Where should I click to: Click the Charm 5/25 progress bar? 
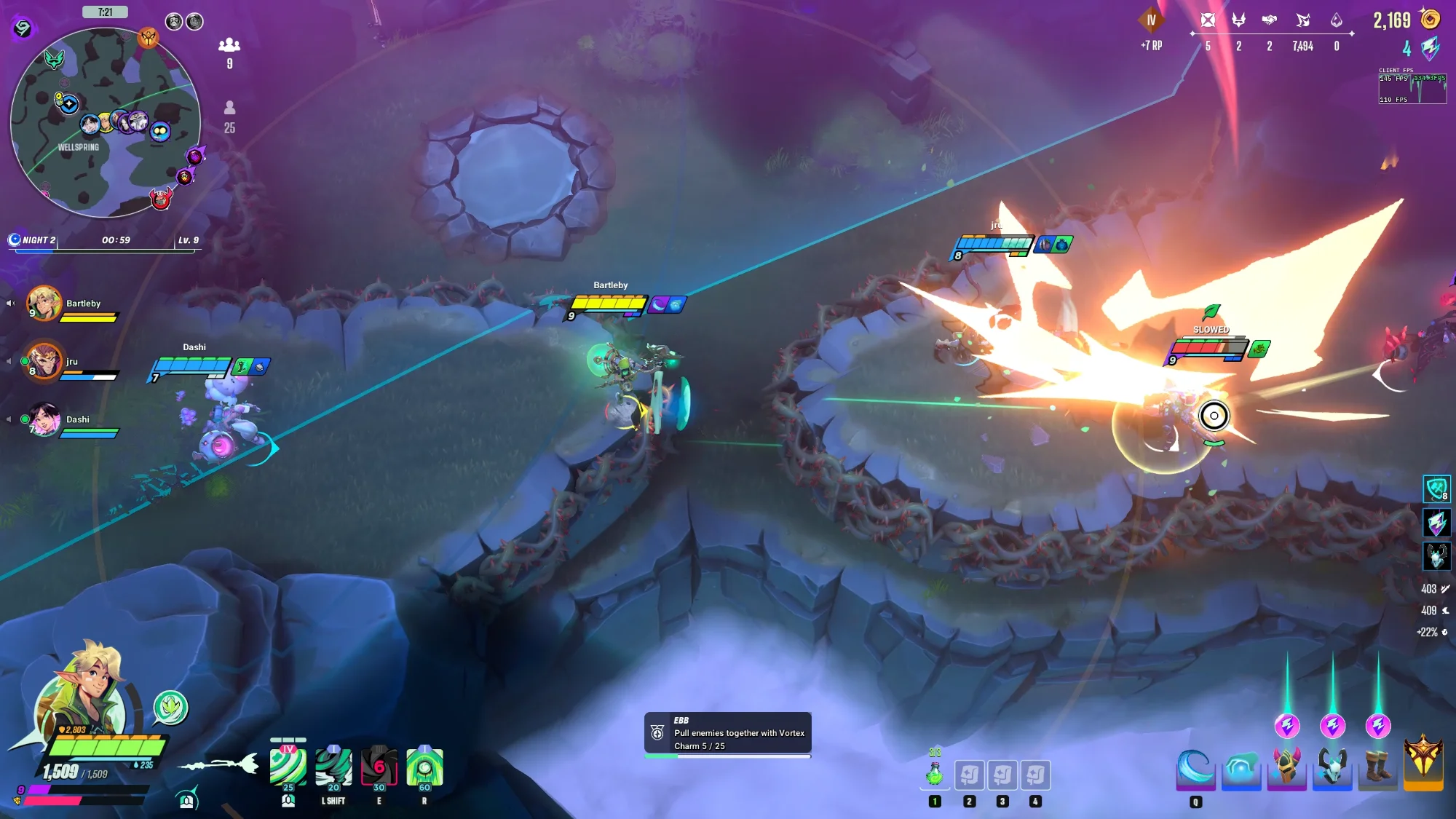tap(728, 755)
